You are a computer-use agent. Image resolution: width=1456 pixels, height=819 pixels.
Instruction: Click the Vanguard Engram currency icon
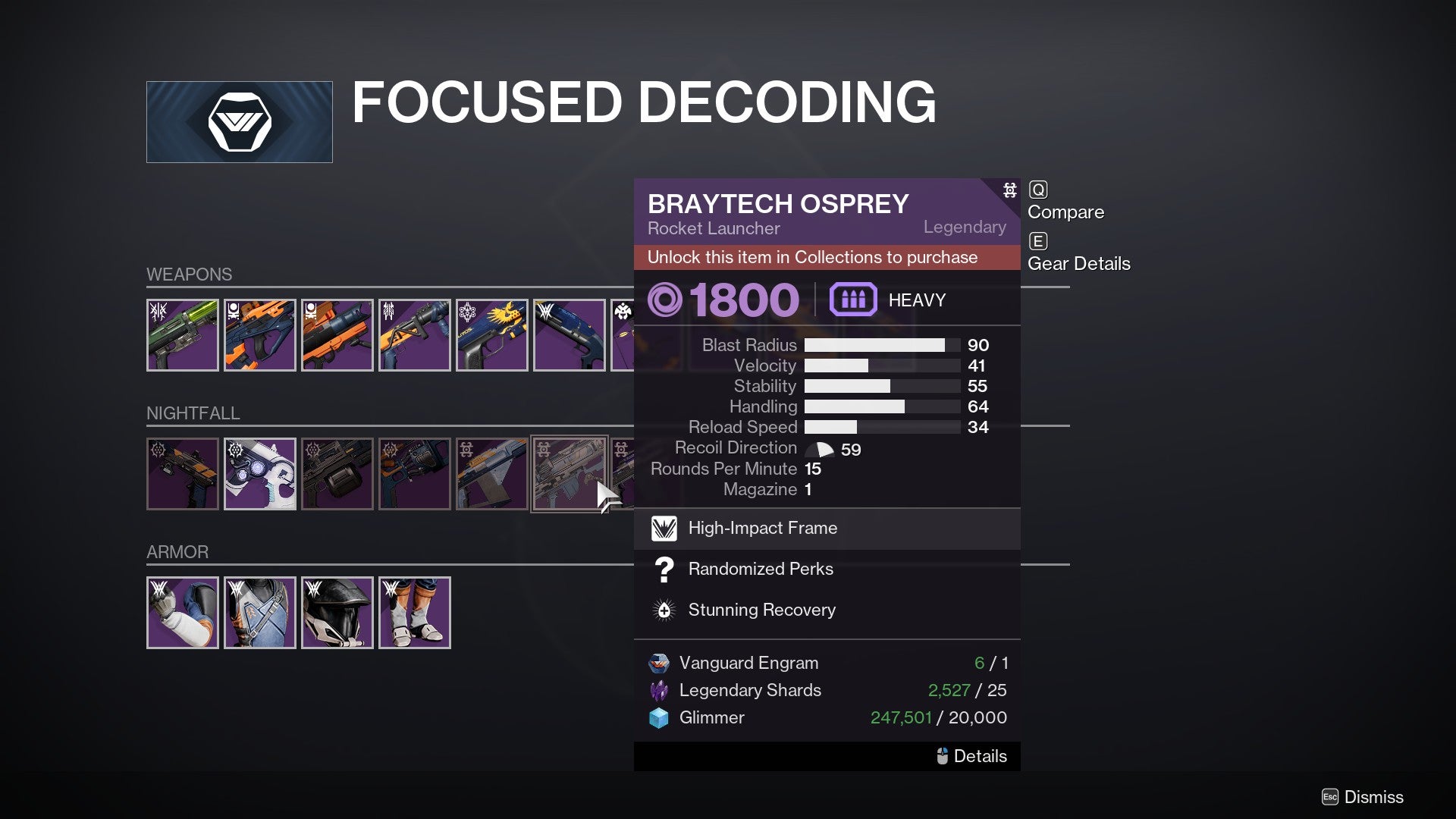click(x=658, y=662)
